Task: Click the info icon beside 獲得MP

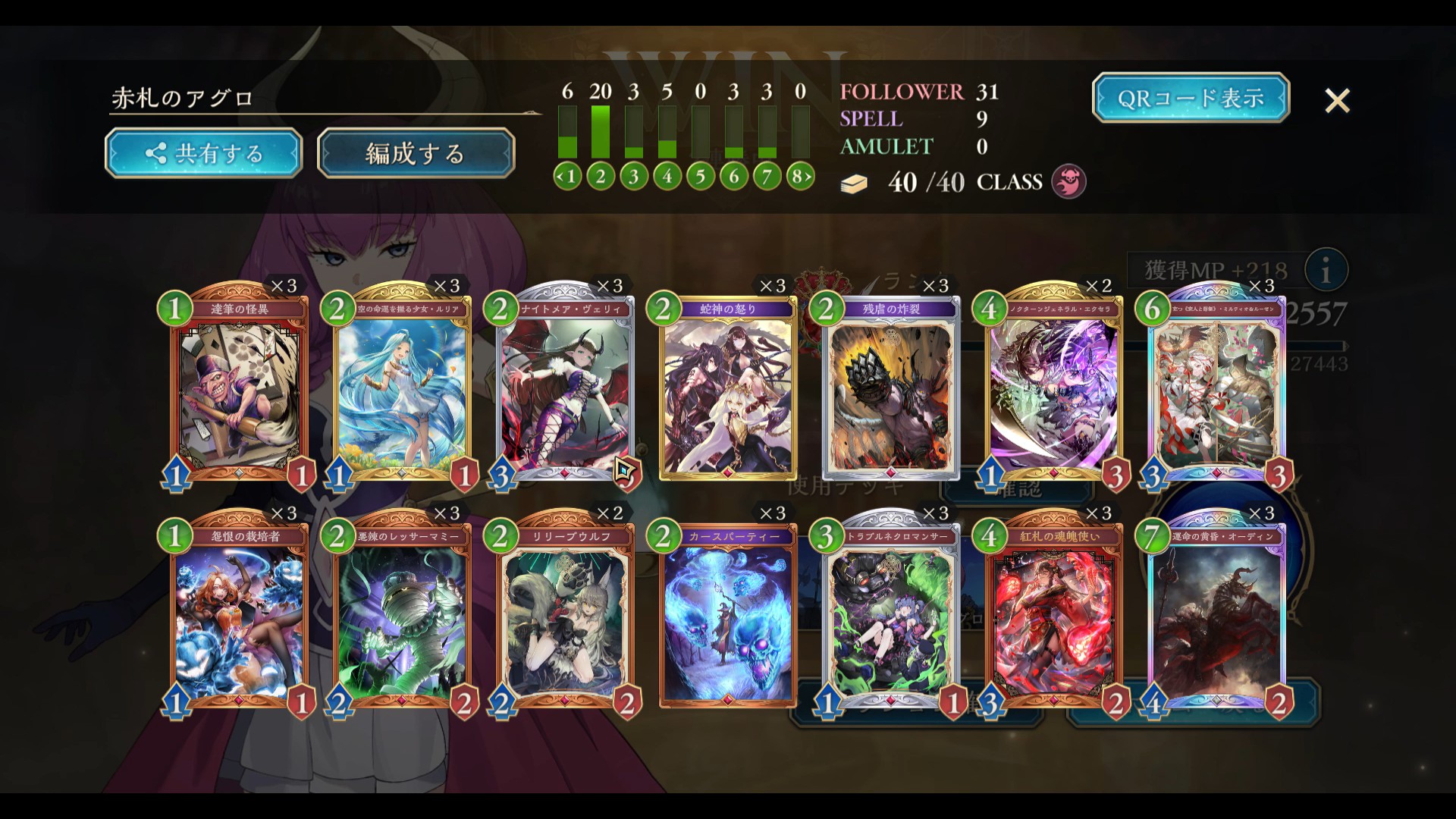Action: [1326, 271]
